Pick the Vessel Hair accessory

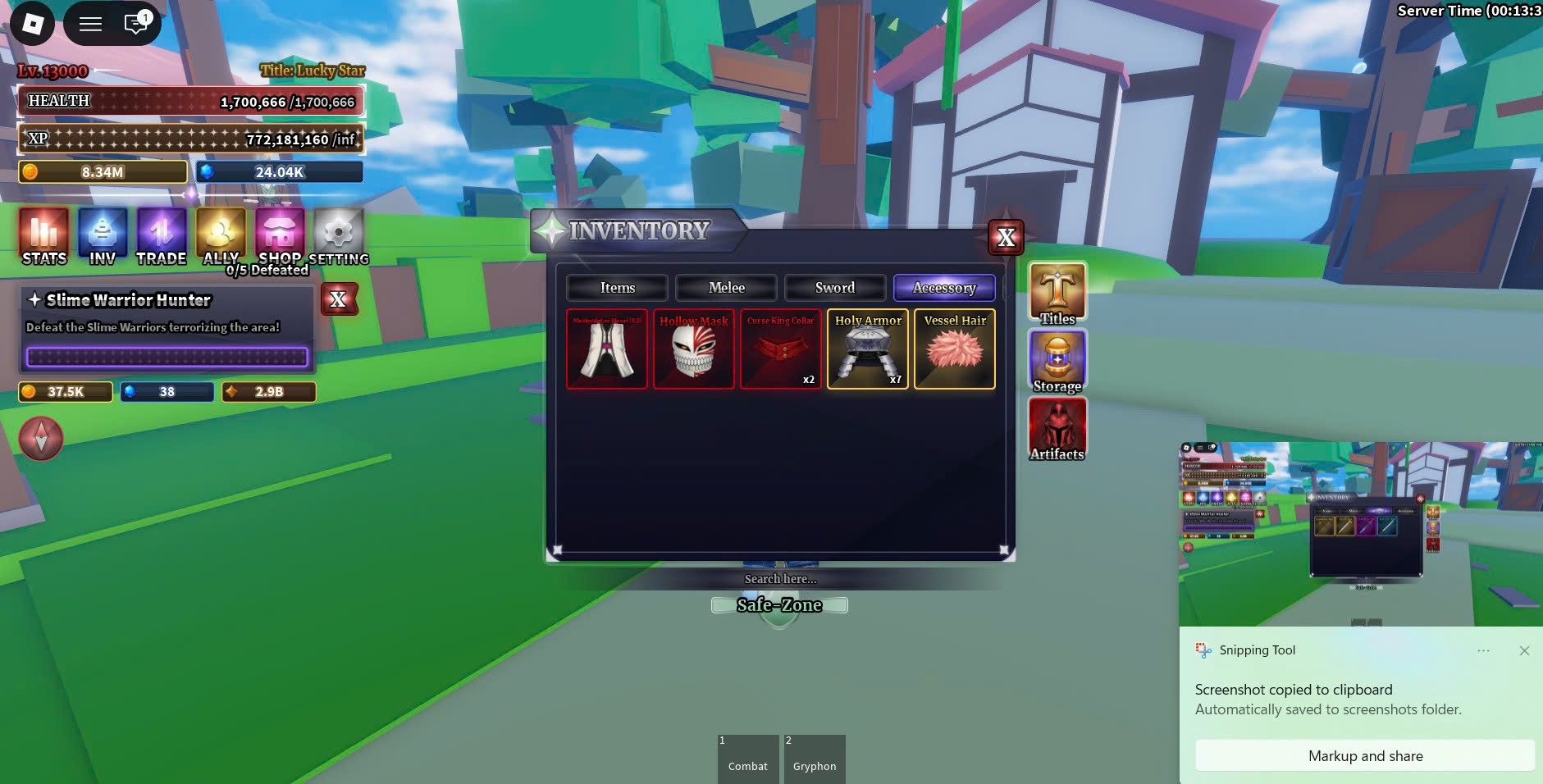pyautogui.click(x=955, y=349)
